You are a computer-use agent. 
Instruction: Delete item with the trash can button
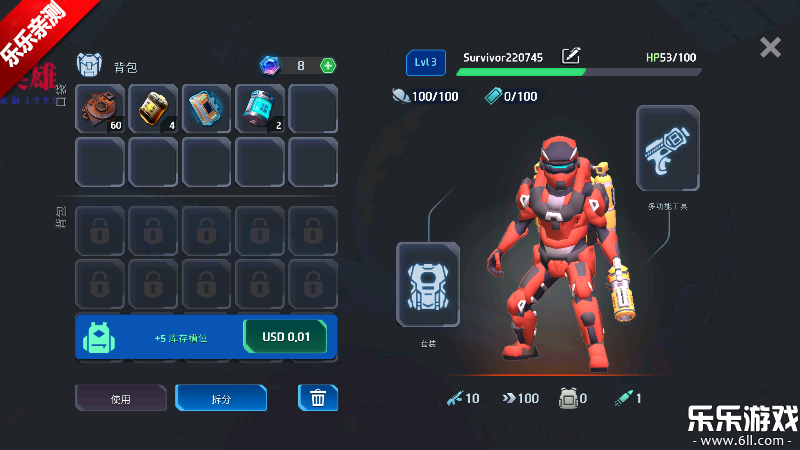point(318,398)
